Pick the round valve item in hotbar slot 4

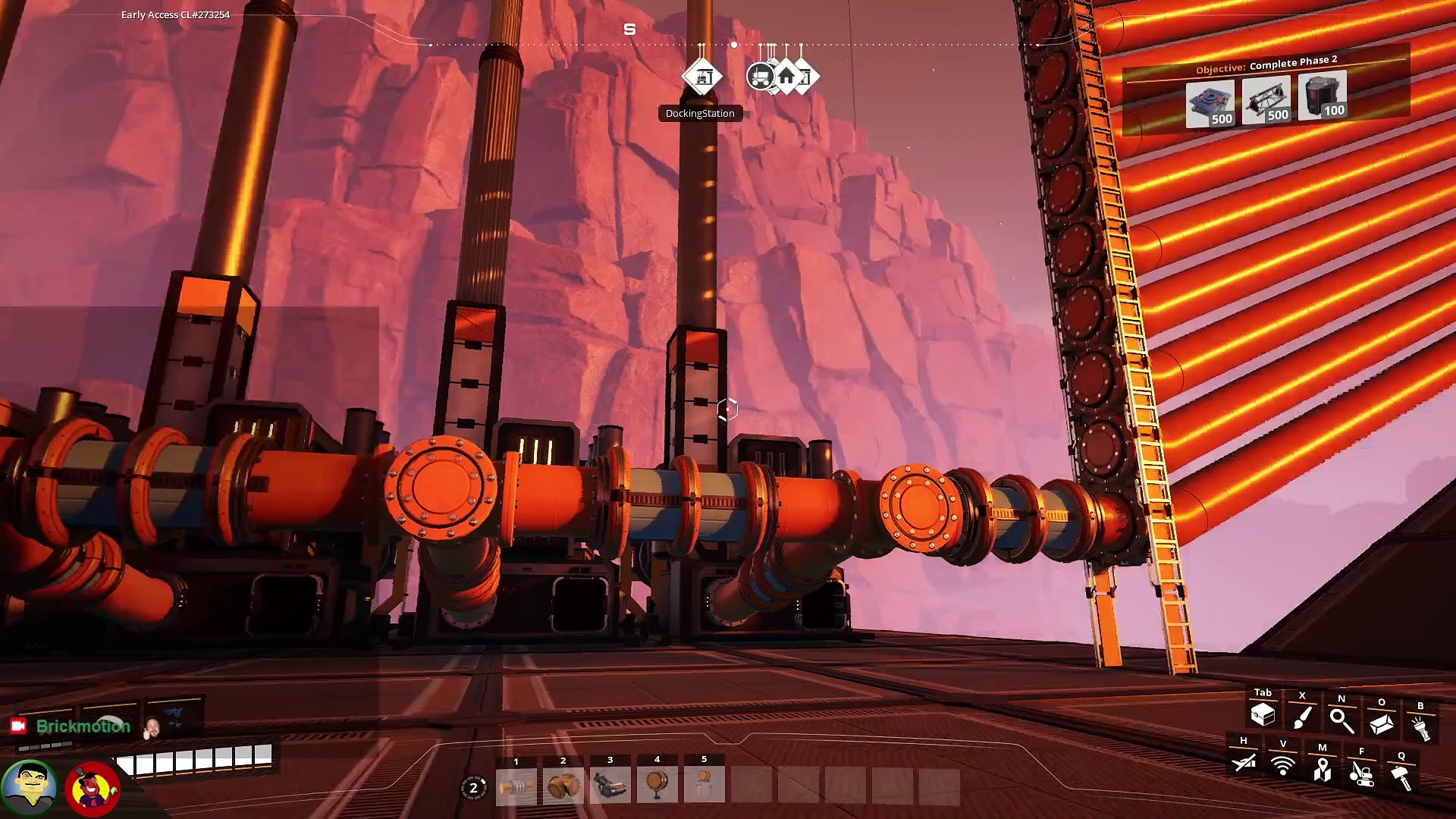[657, 786]
